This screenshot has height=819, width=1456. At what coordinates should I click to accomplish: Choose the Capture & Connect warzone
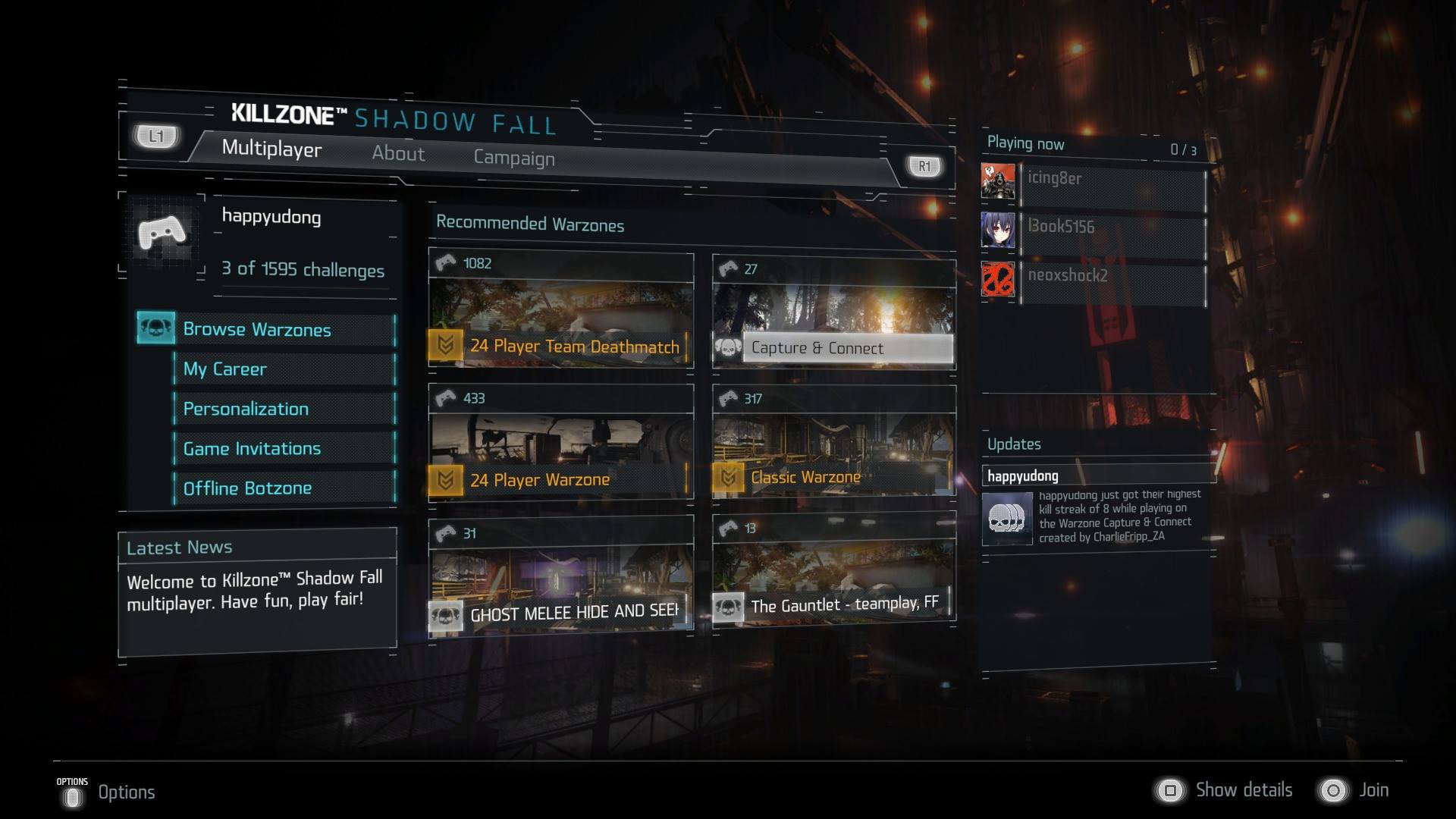click(833, 315)
